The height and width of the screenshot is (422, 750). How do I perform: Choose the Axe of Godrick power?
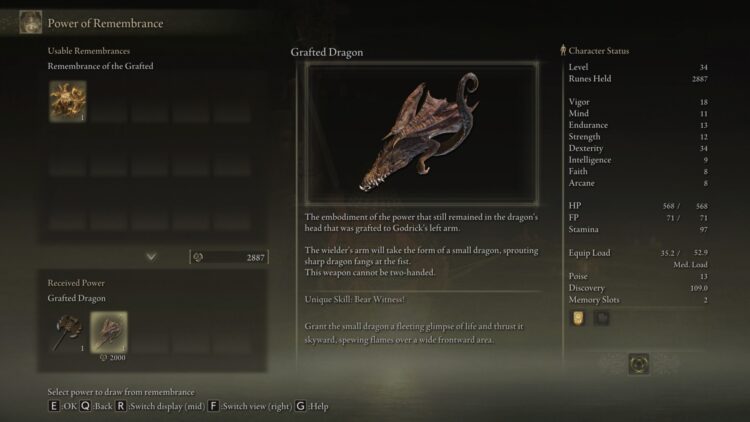tap(68, 331)
